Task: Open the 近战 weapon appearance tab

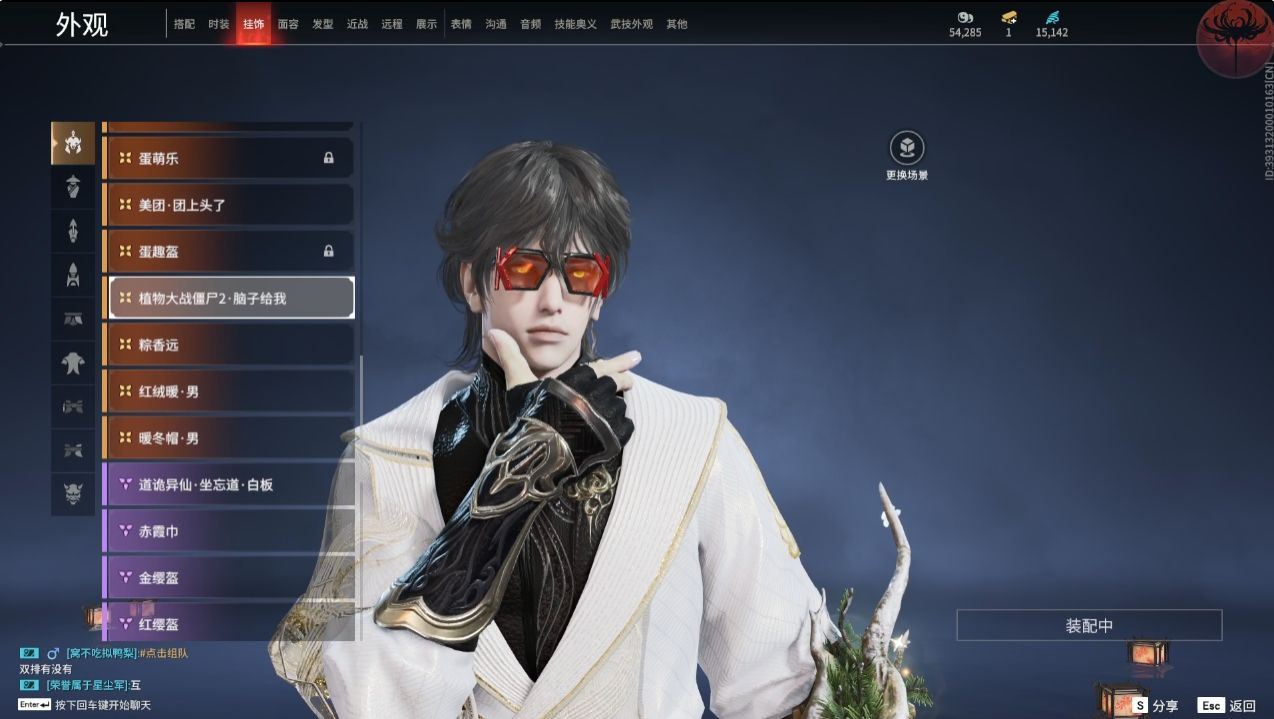Action: click(x=357, y=24)
